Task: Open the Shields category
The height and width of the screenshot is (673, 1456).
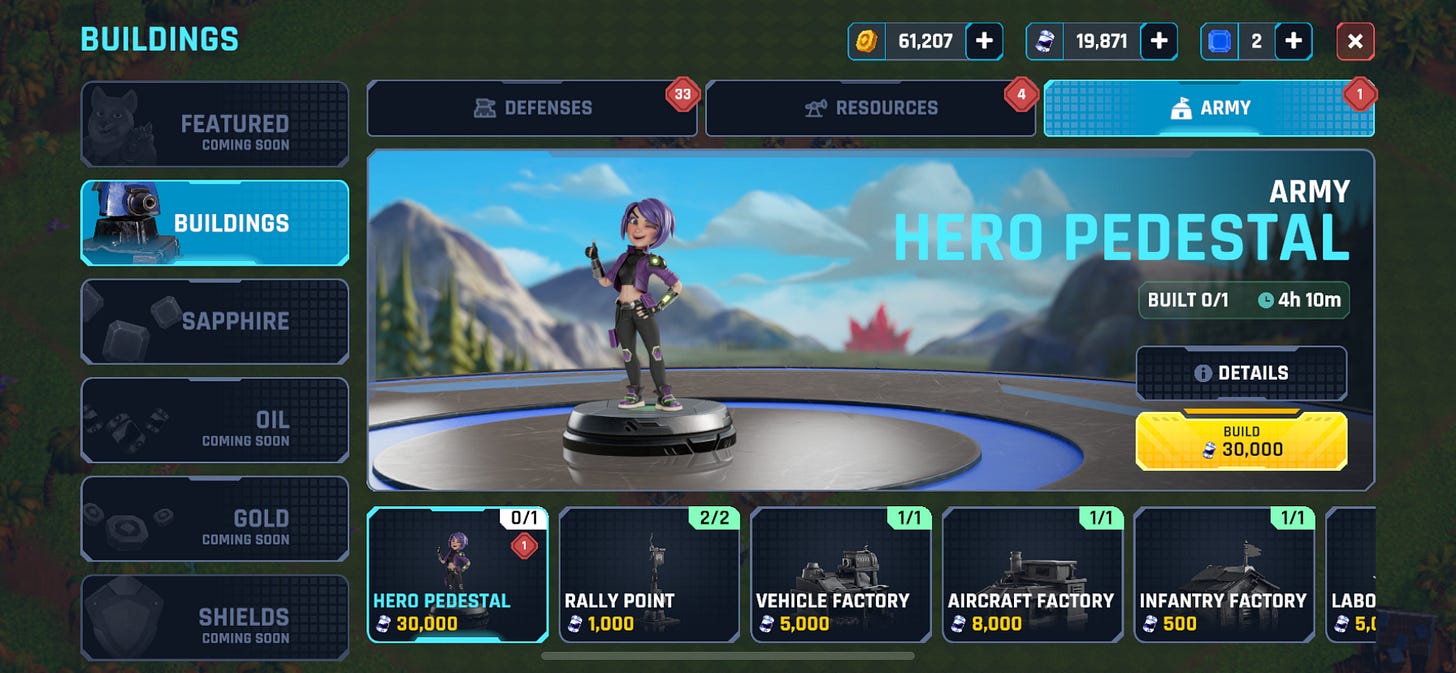Action: tap(215, 617)
